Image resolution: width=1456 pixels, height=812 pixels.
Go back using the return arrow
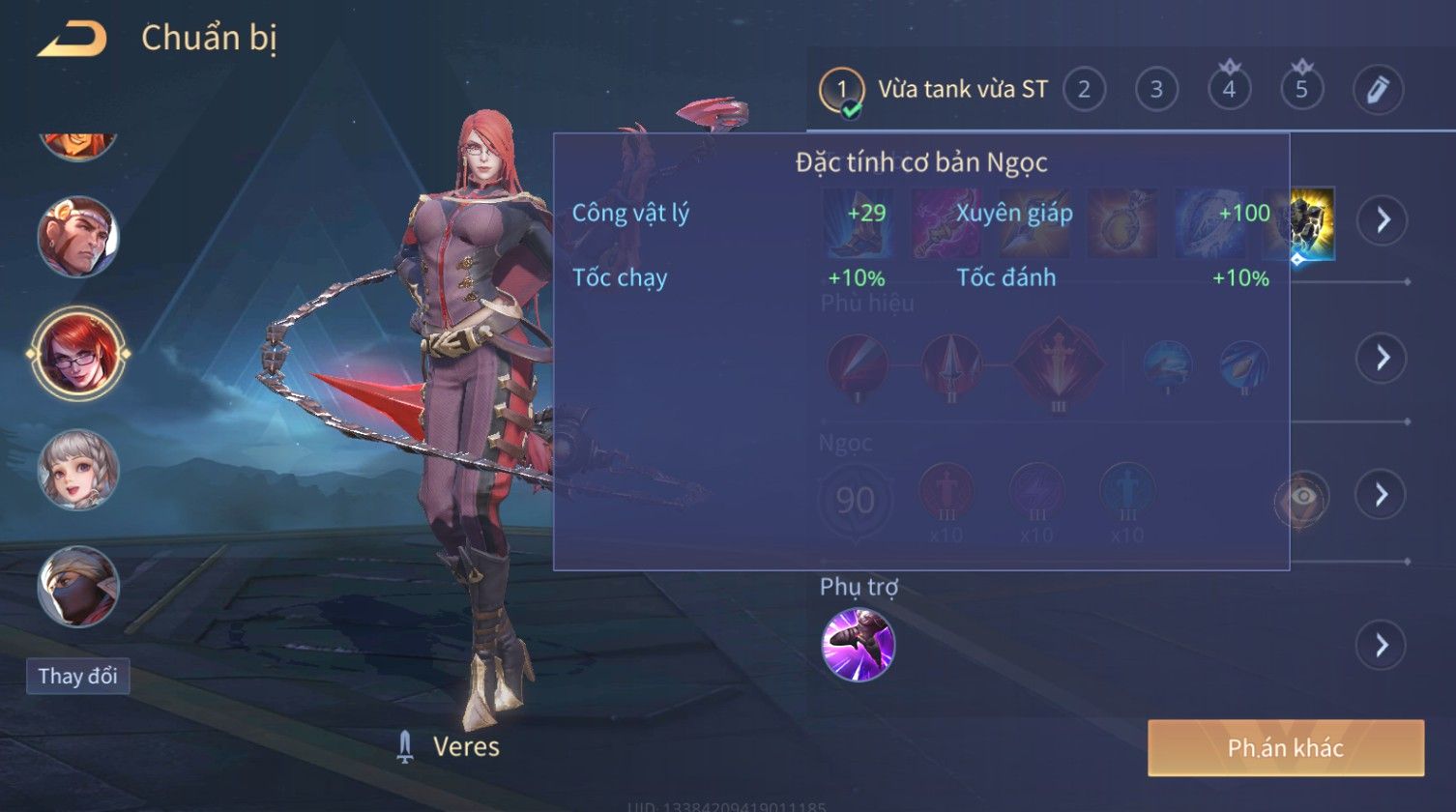click(73, 40)
